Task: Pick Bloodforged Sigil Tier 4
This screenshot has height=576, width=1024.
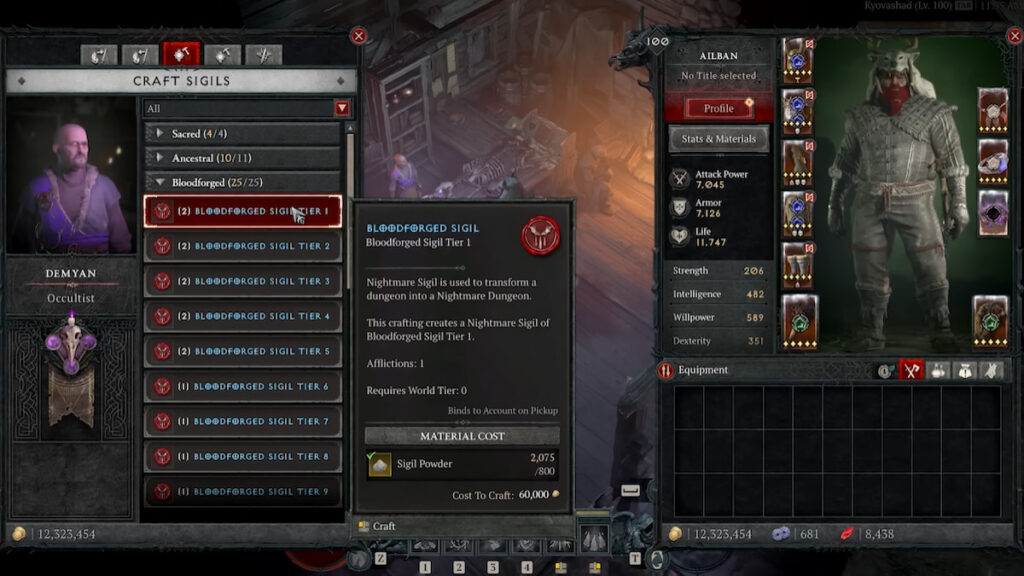Action: 243,316
